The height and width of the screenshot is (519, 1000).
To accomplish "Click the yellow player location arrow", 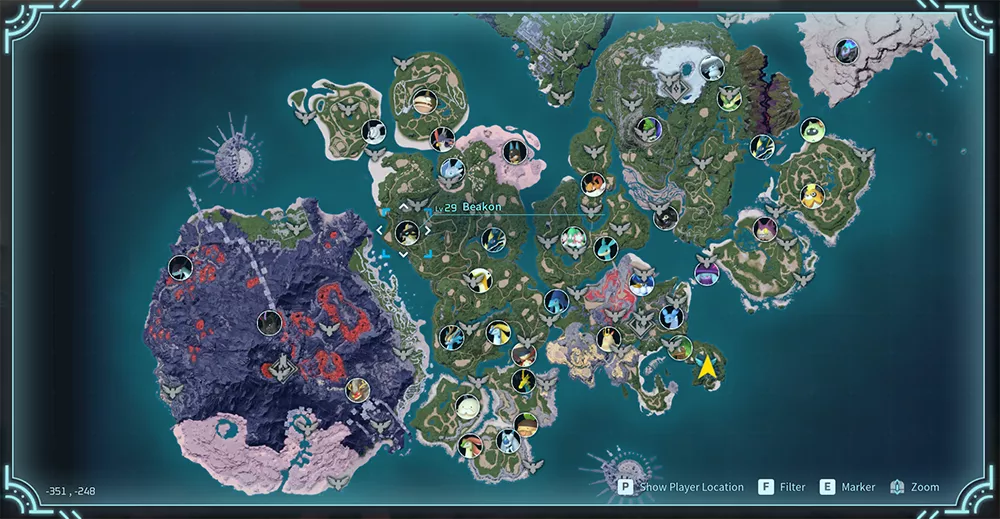I will (709, 368).
